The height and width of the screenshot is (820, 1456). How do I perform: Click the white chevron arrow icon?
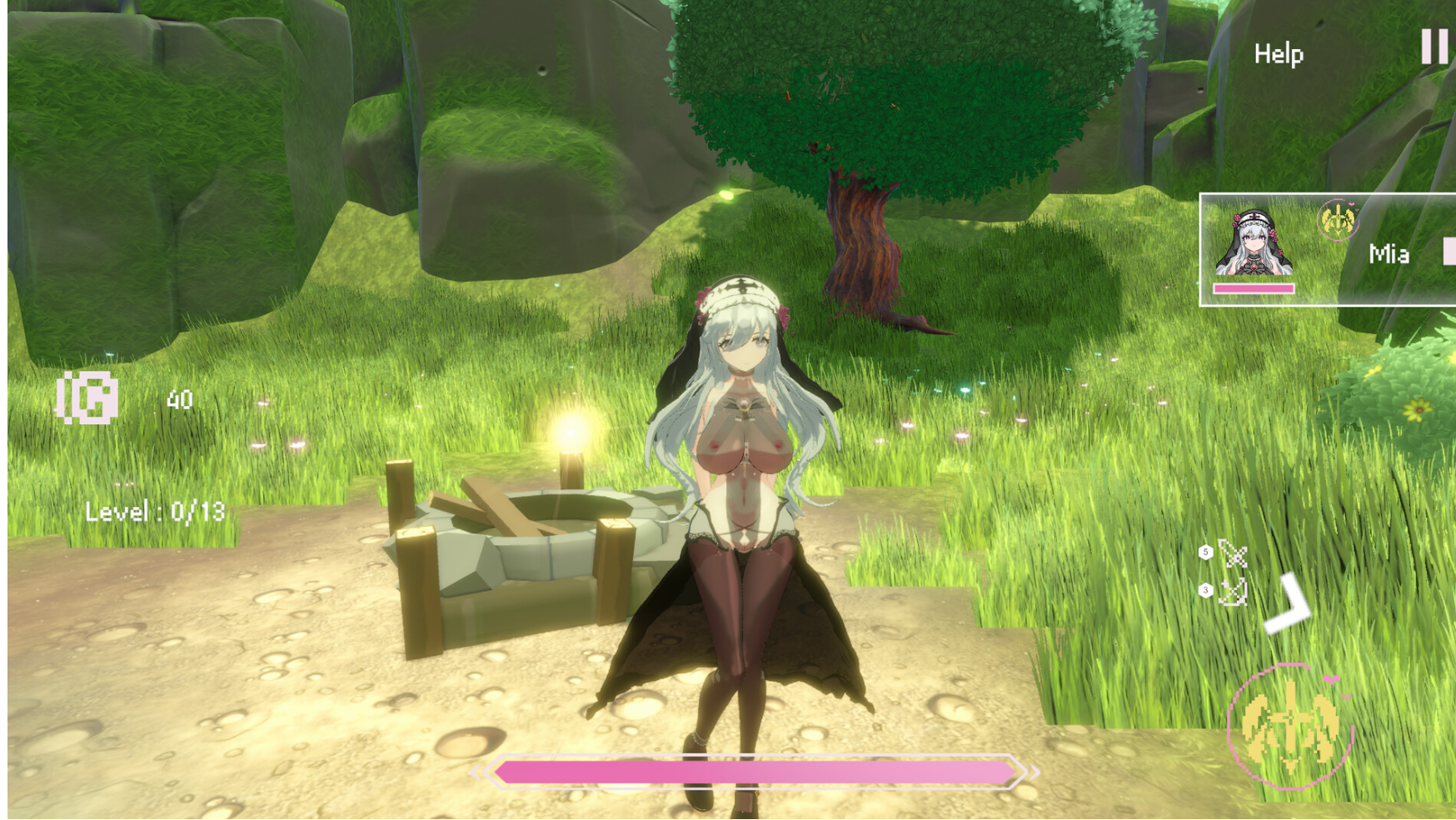1288,605
